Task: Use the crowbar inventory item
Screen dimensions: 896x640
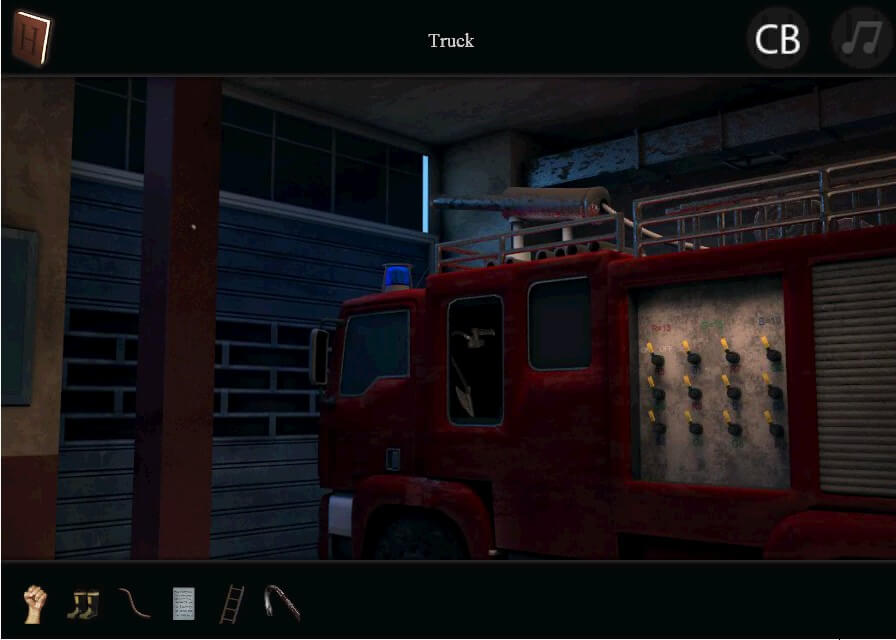Action: point(282,603)
